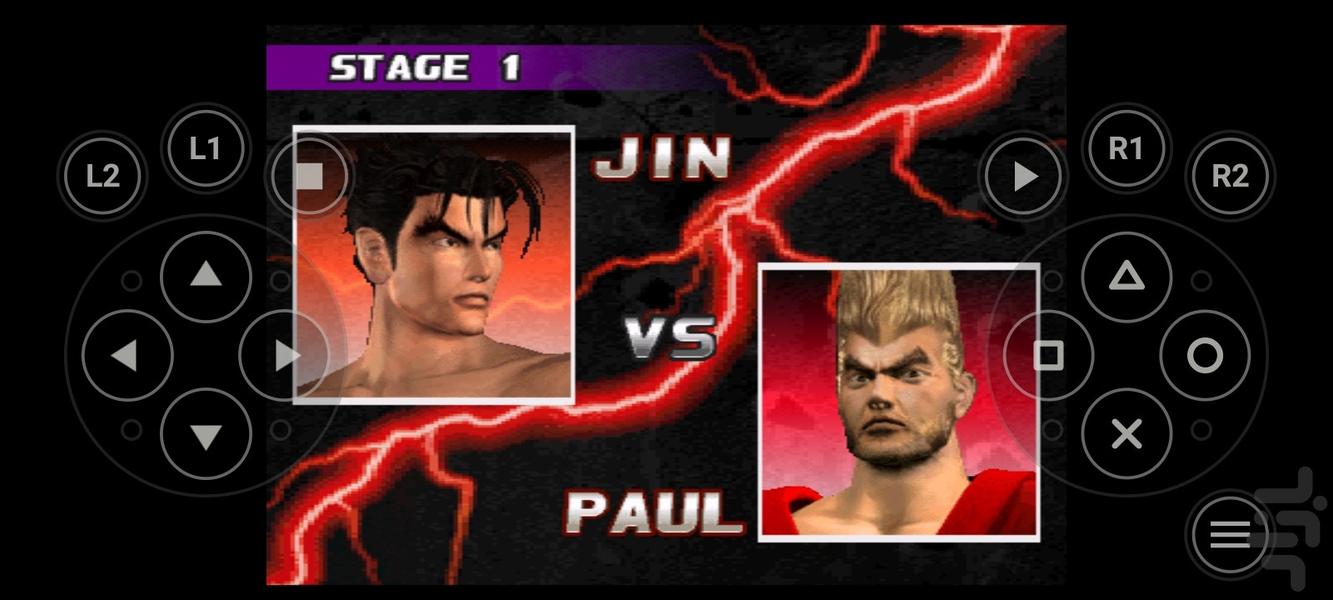The width and height of the screenshot is (1333, 600).
Task: Tap the D-pad up arrow
Action: point(205,276)
